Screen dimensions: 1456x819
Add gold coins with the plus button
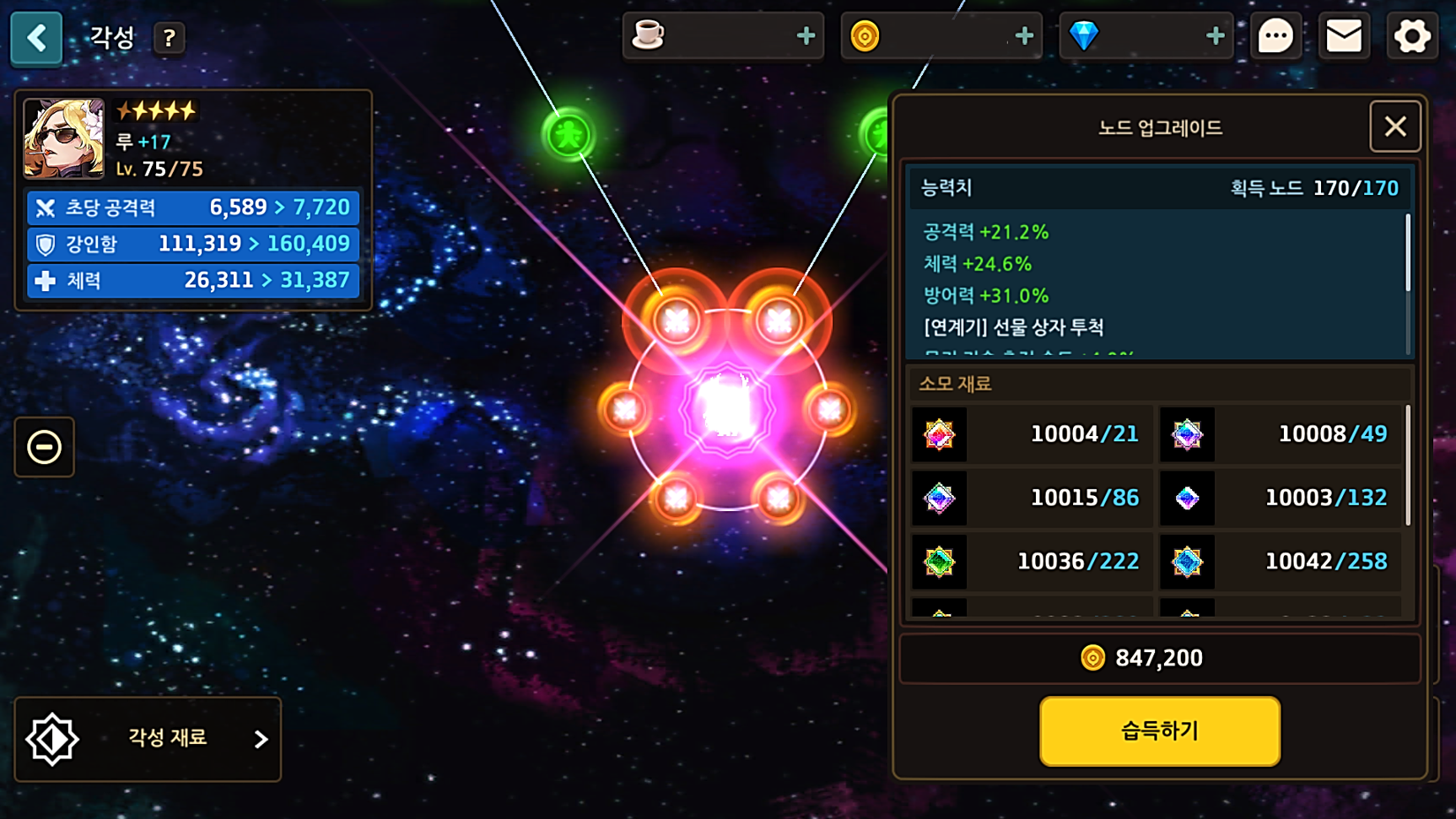(x=1024, y=36)
